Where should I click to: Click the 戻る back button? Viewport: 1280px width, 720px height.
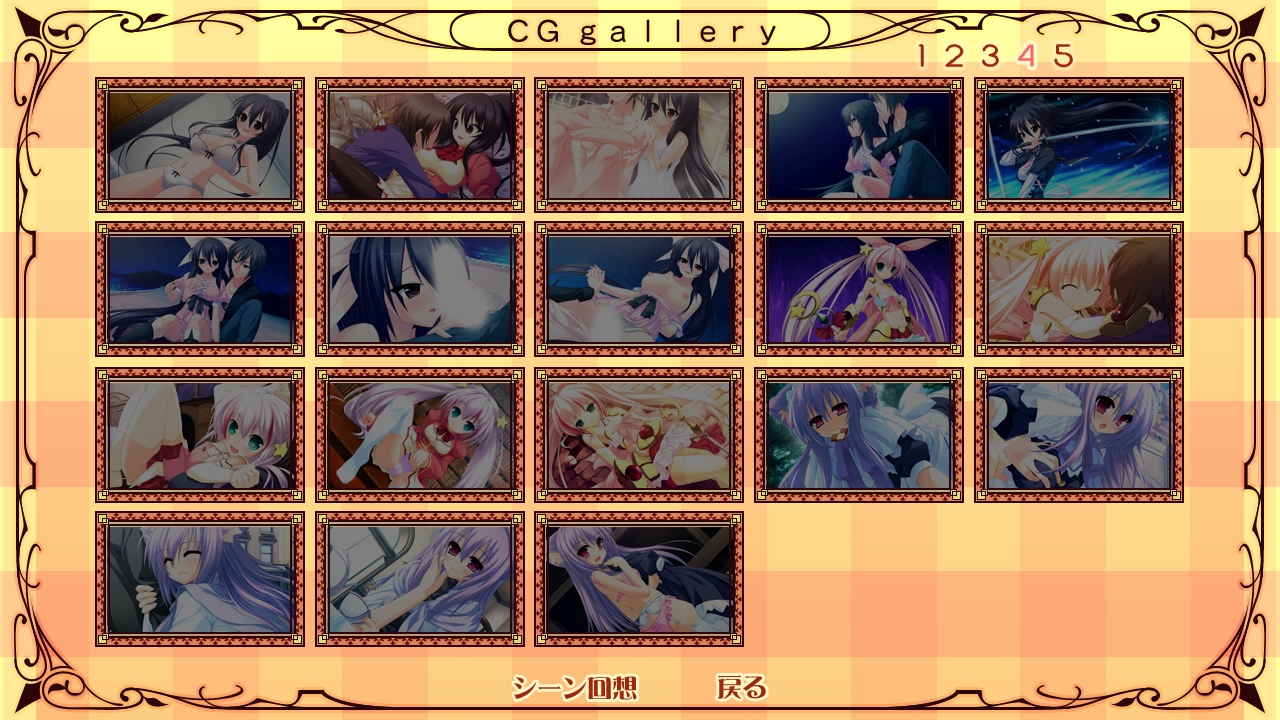coord(741,688)
